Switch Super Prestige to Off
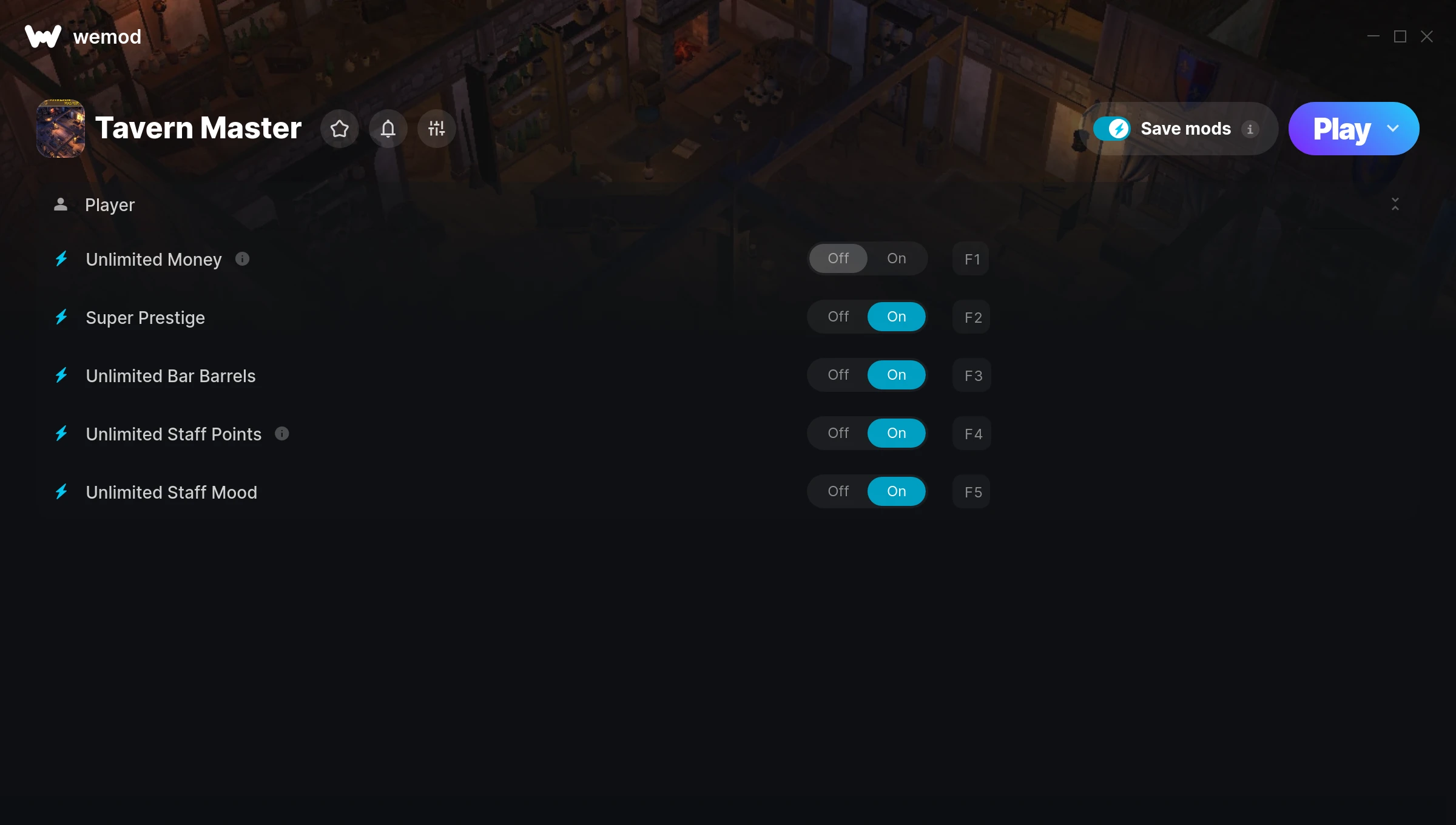Image resolution: width=1456 pixels, height=825 pixels. click(x=838, y=316)
